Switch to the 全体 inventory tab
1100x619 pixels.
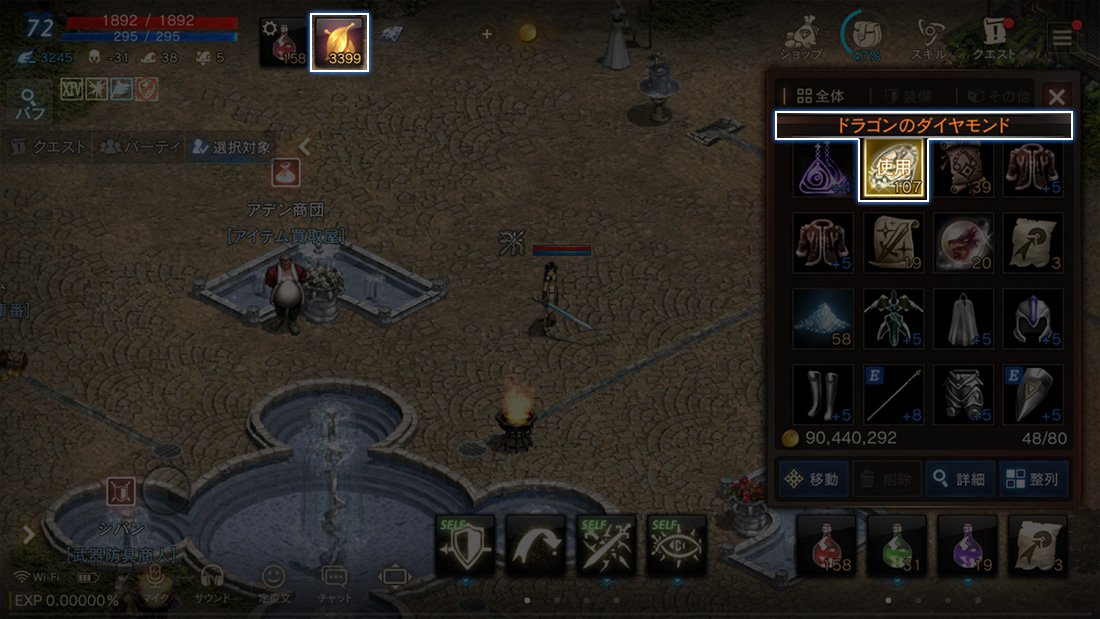click(x=820, y=96)
